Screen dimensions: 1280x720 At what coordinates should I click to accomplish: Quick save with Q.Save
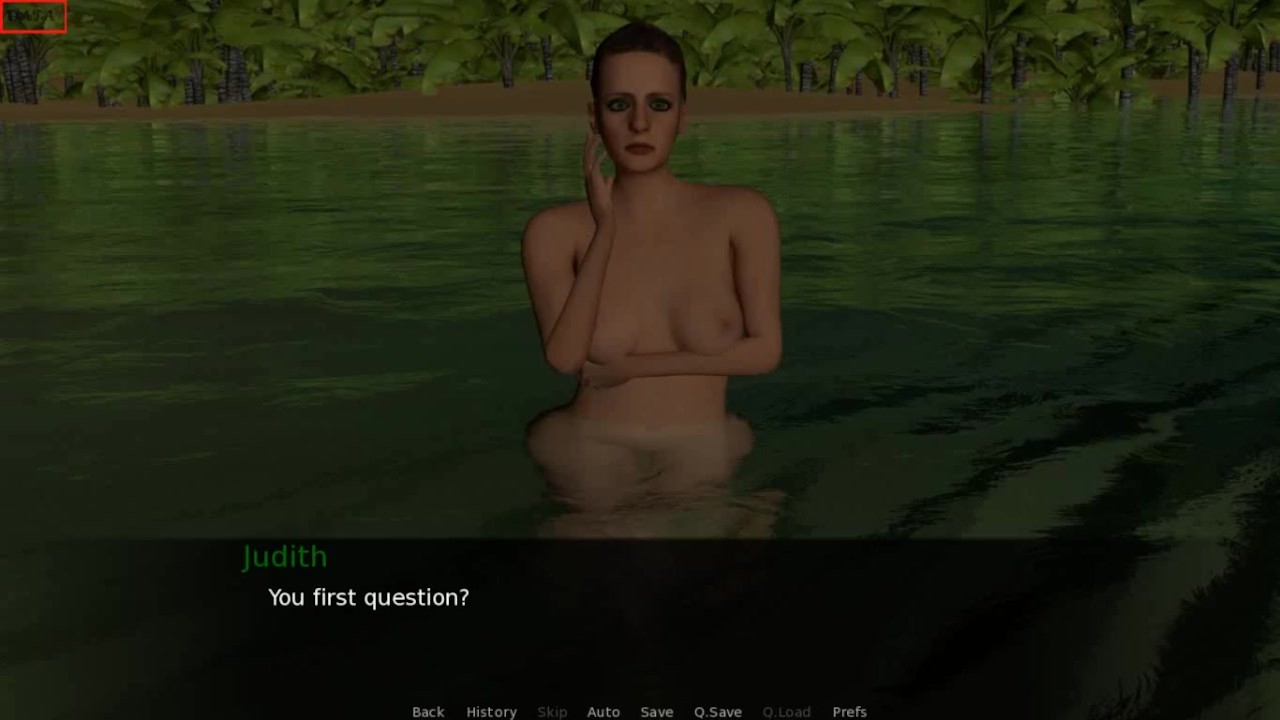coord(718,712)
